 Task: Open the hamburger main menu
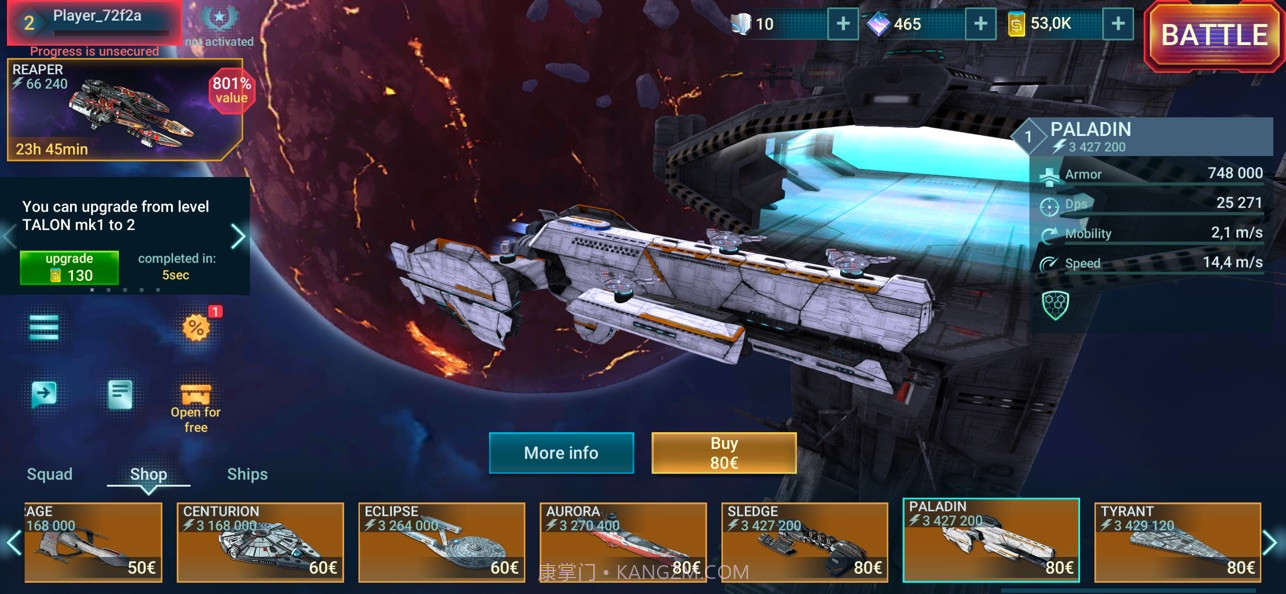[44, 327]
